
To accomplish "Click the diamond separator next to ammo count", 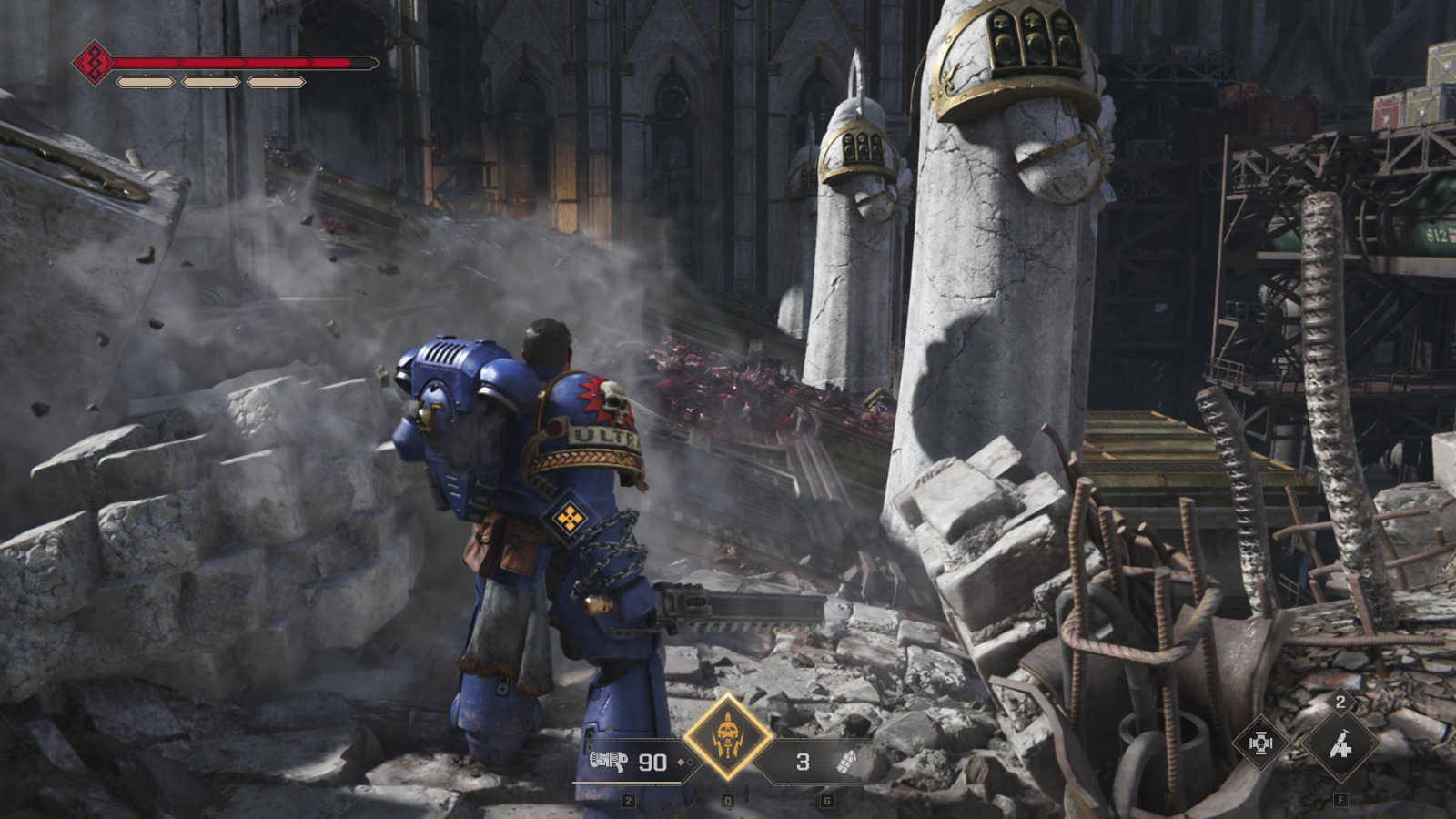I will [683, 761].
